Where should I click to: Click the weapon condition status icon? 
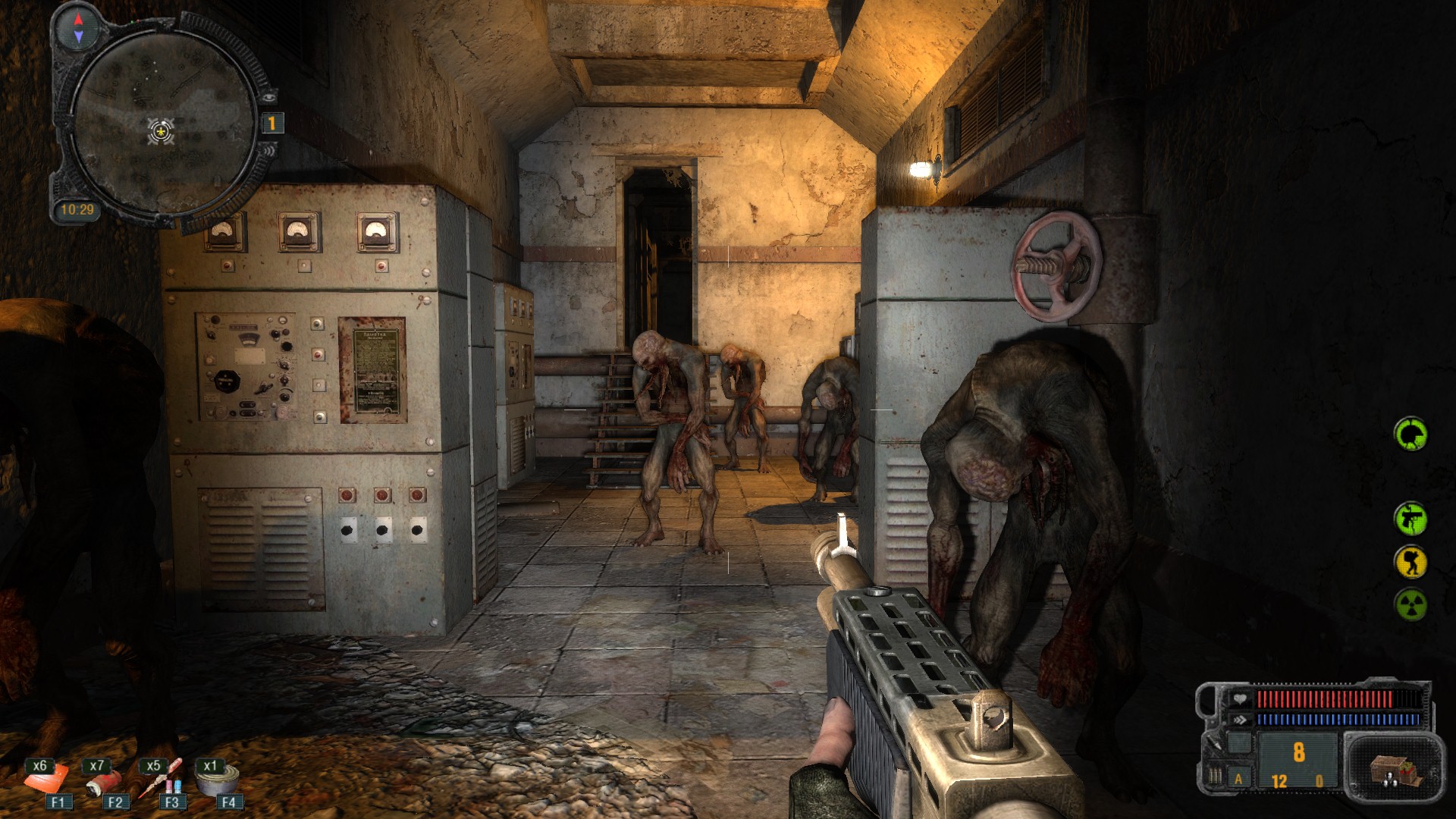click(x=1410, y=519)
